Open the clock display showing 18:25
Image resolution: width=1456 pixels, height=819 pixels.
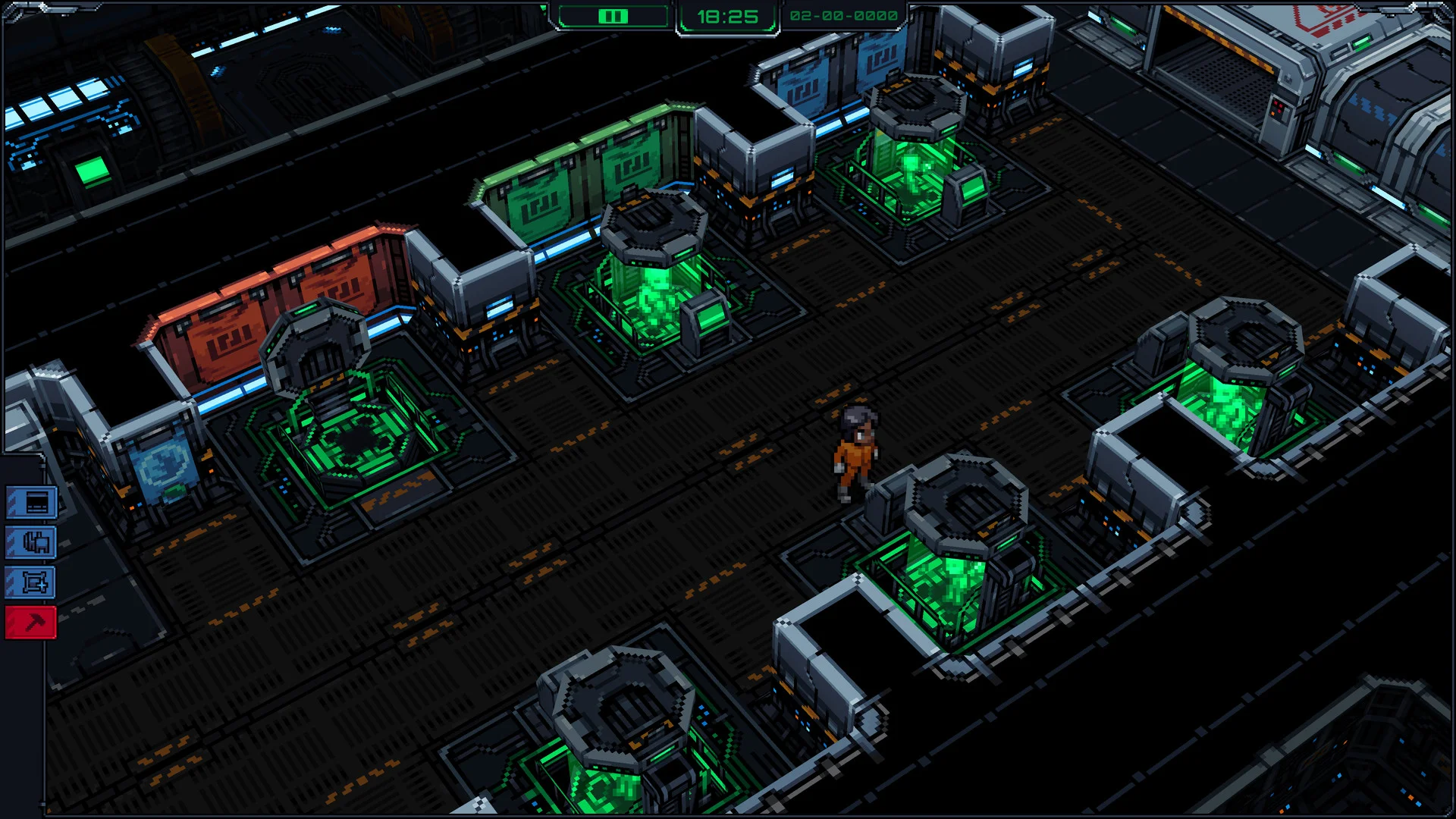[728, 14]
